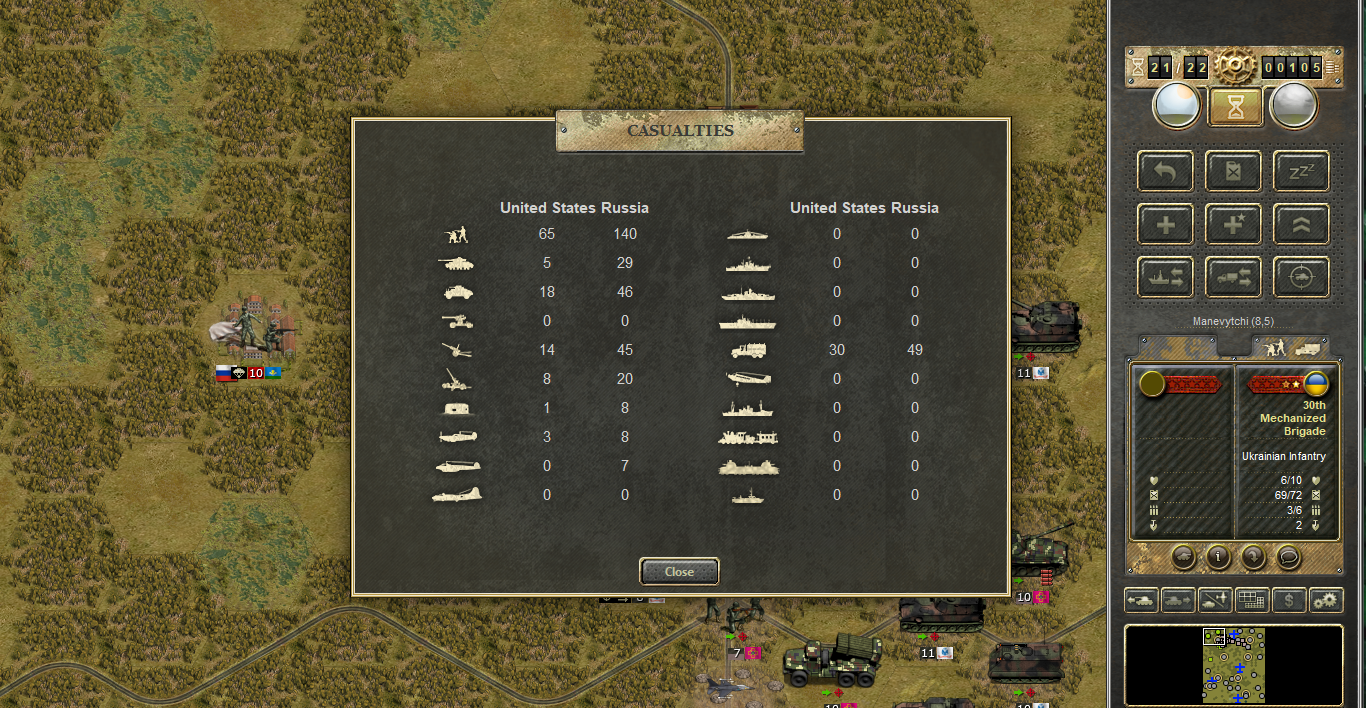Open the tank crosshair targeting button
This screenshot has height=708, width=1366.
click(x=1301, y=277)
